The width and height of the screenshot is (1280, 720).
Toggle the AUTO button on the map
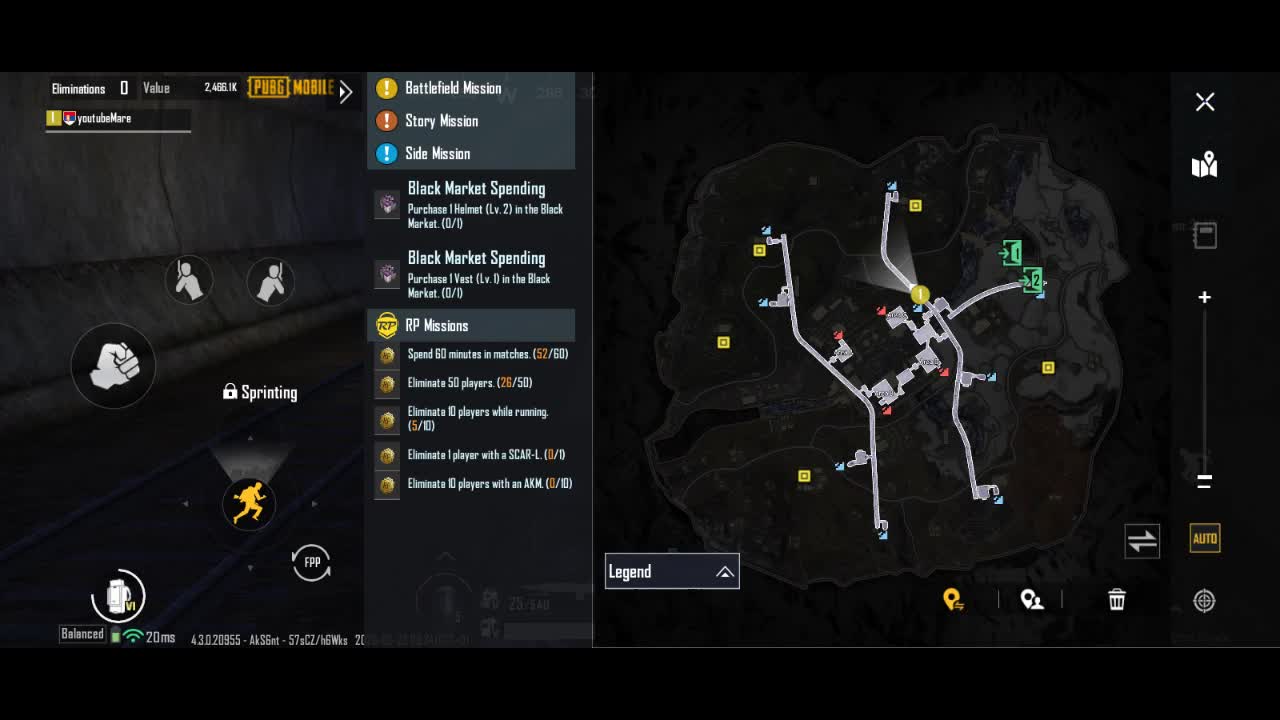pyautogui.click(x=1205, y=539)
